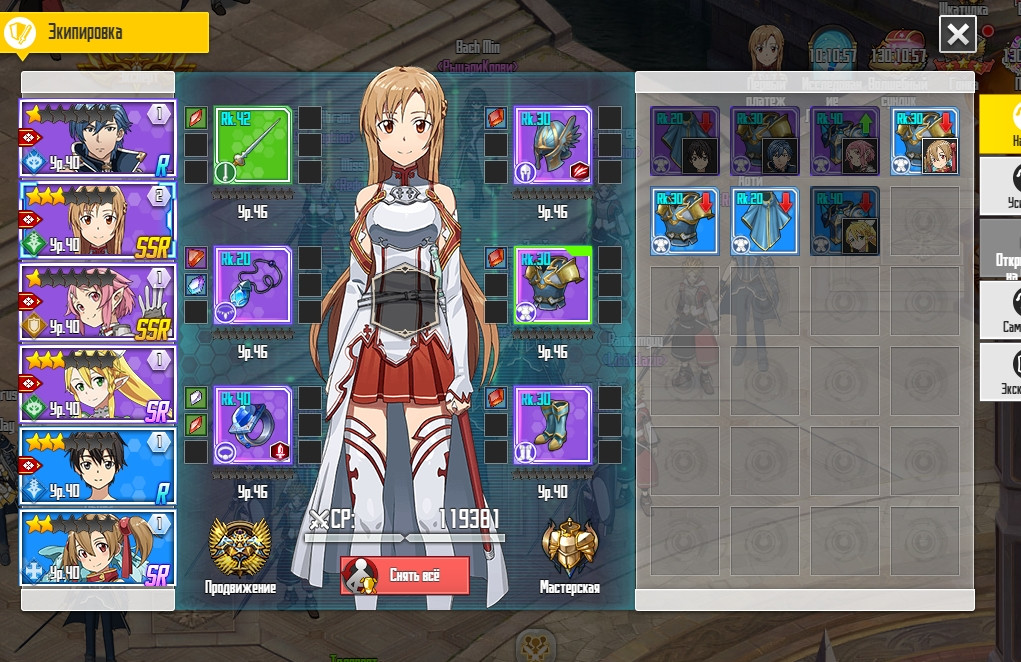This screenshot has height=662, width=1021.
Task: Select the equipped blue pendant necklace slot
Action: click(252, 285)
